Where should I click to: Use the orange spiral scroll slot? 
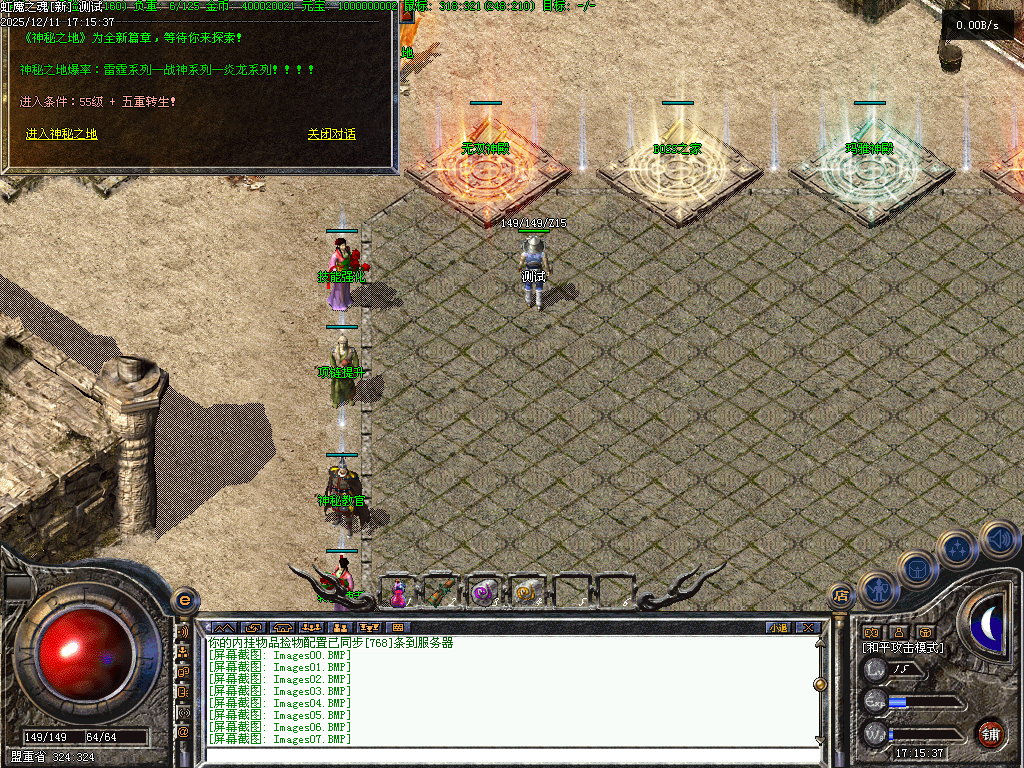525,593
